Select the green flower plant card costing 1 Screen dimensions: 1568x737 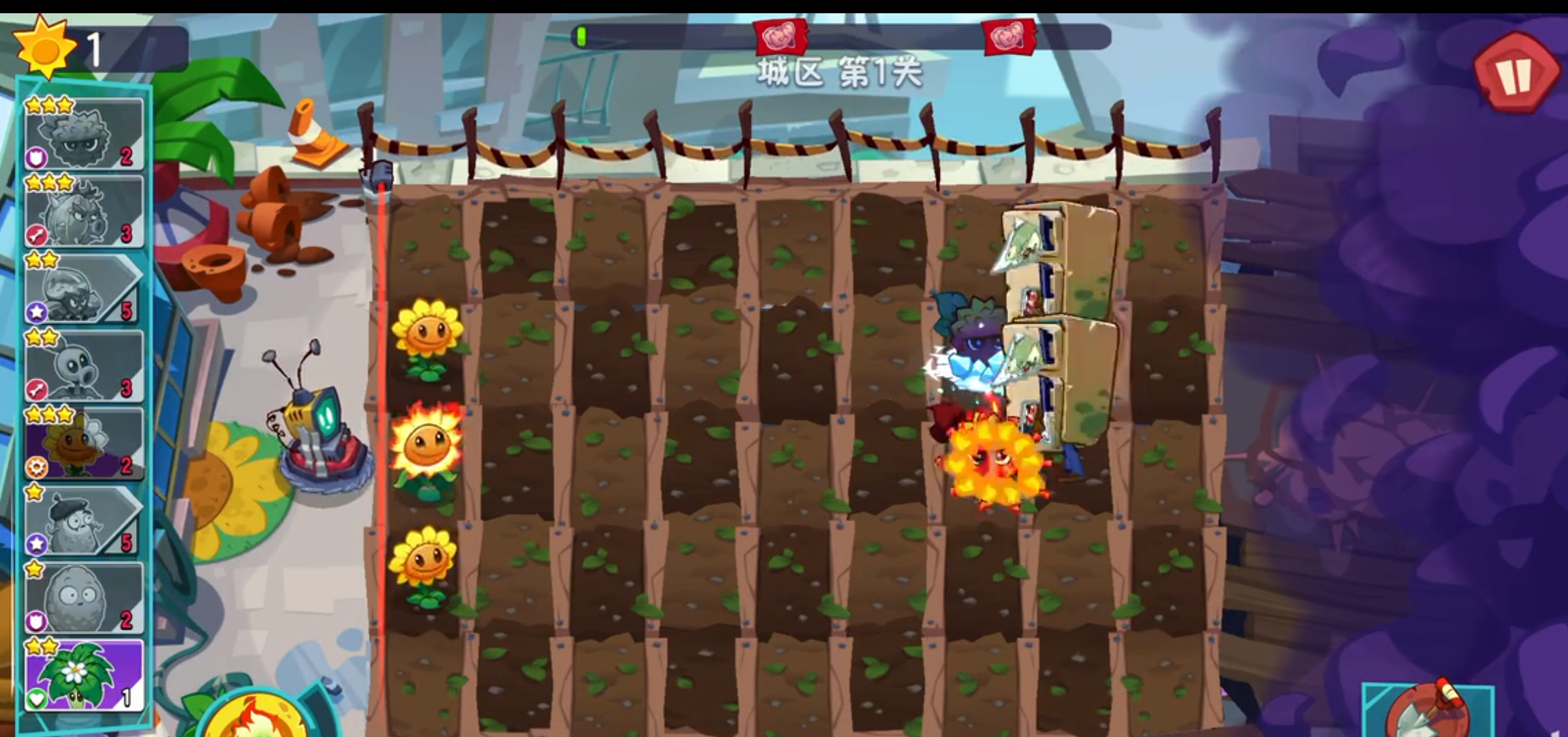(80, 673)
